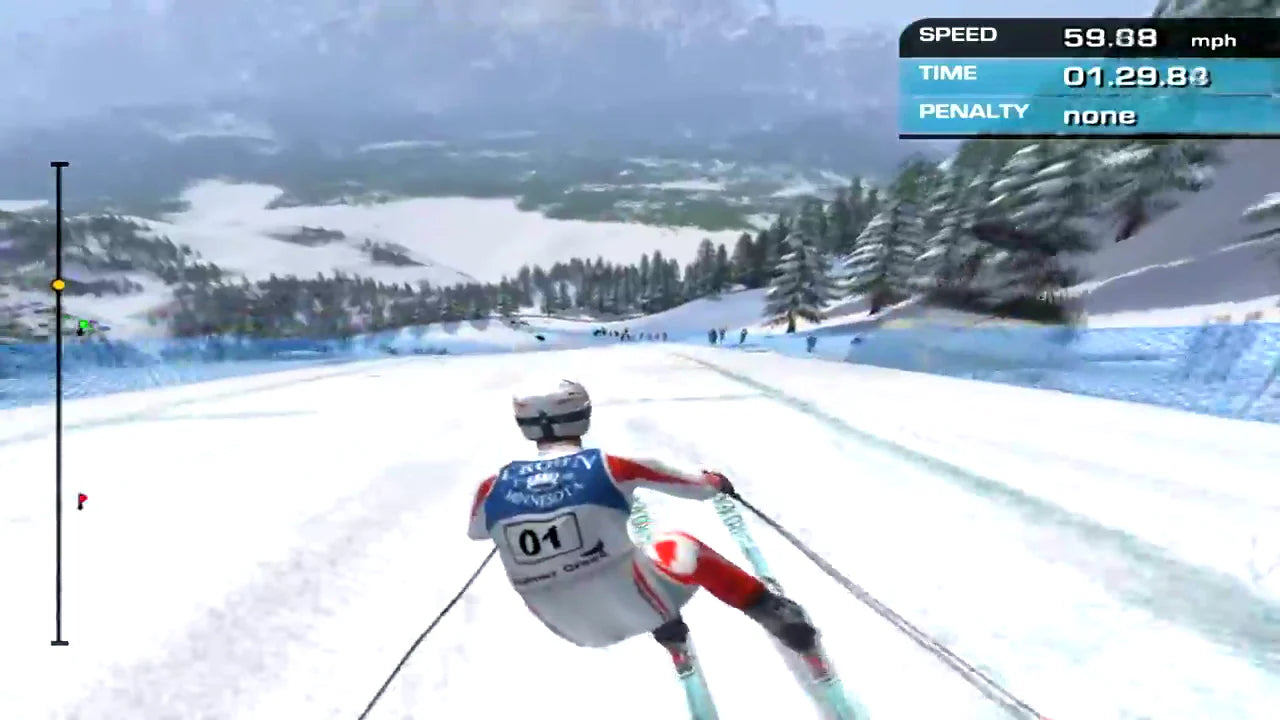The height and width of the screenshot is (720, 1280).
Task: Click the yellow position marker on the course bar
Action: point(59,285)
